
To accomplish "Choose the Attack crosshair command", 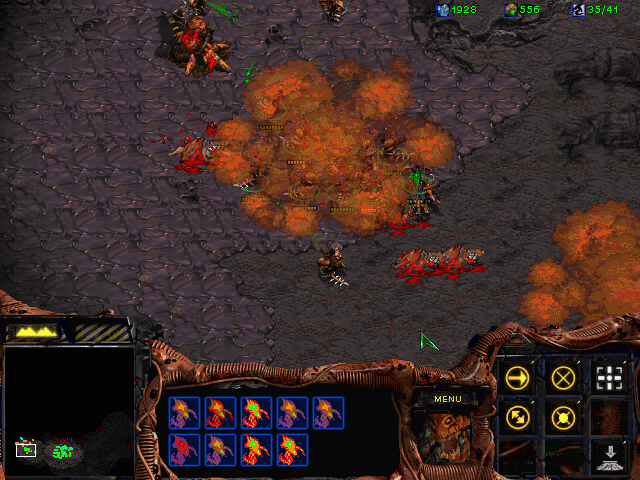I will [x=609, y=378].
